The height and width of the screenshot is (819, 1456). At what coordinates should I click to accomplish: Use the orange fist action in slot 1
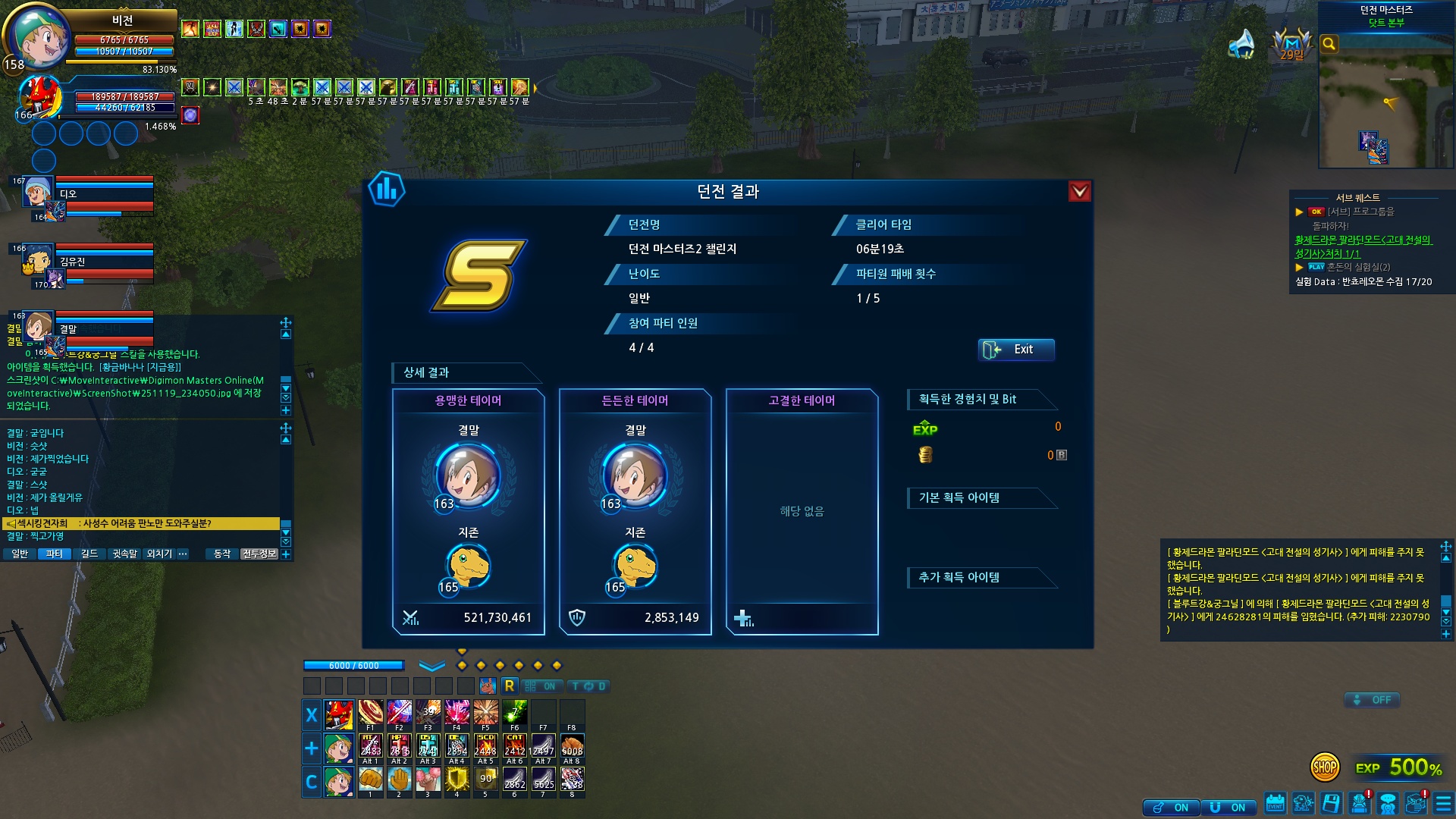point(371,779)
